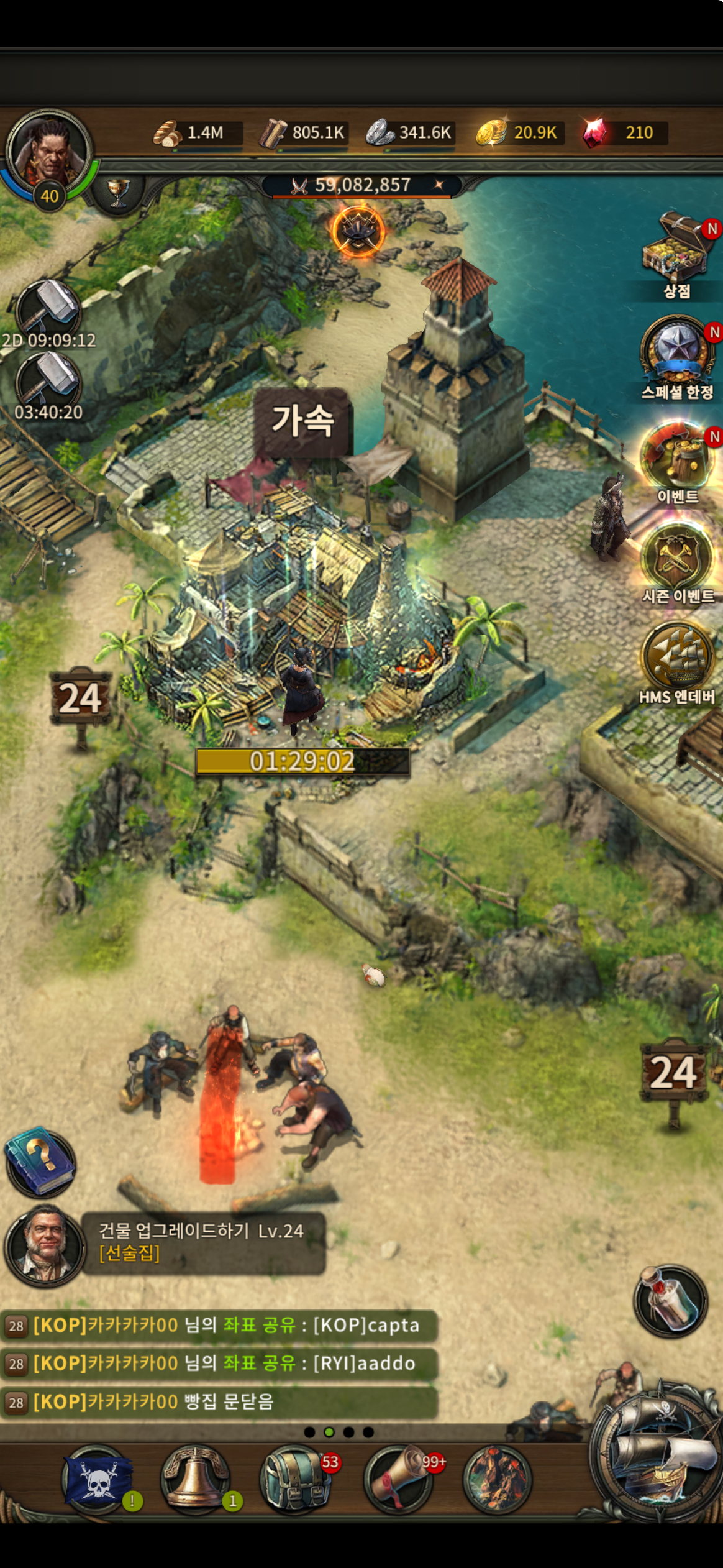Open the backpack inventory with 53 badge
The width and height of the screenshot is (723, 1568).
(295, 1481)
